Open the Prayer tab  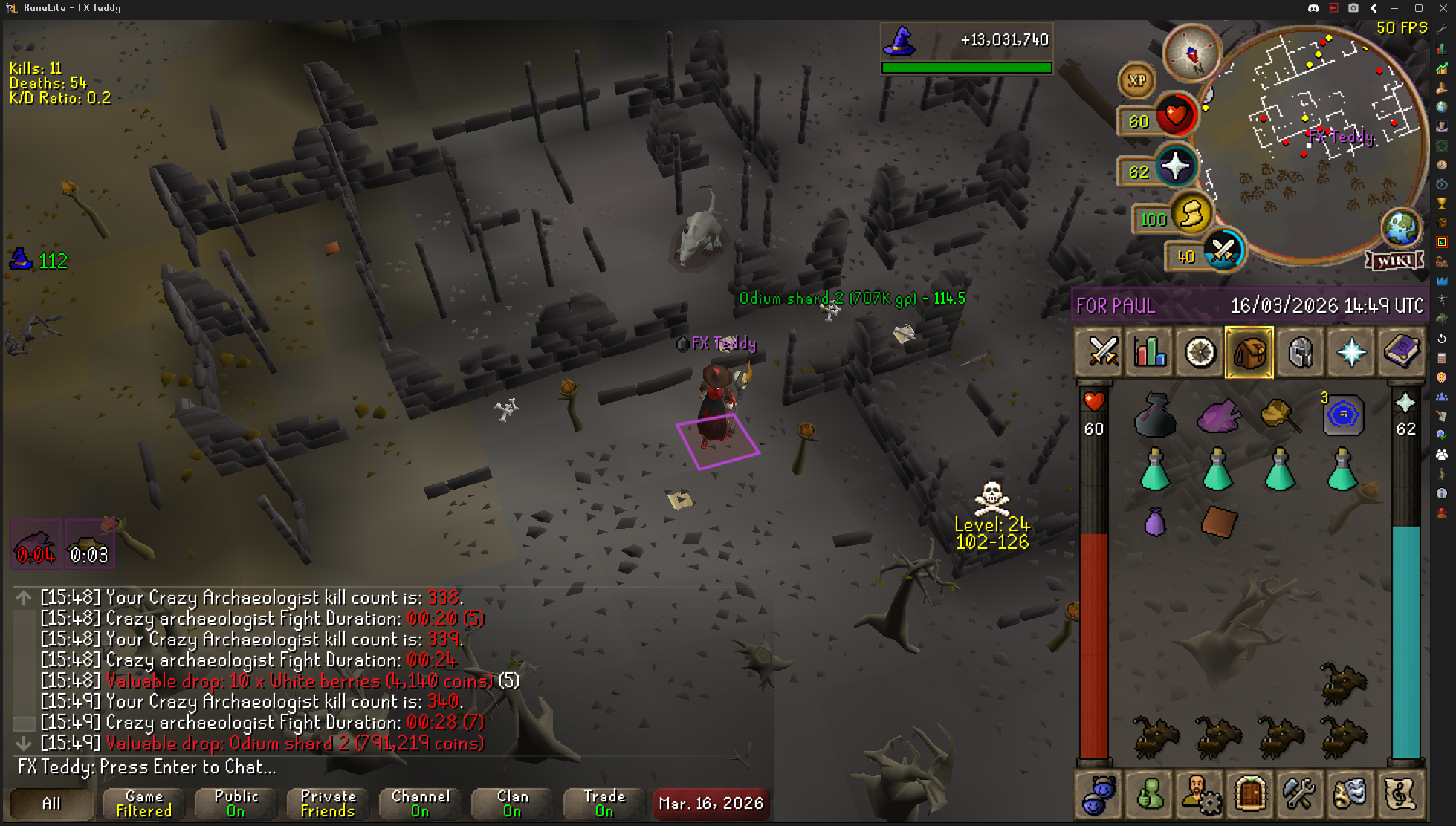(1350, 352)
